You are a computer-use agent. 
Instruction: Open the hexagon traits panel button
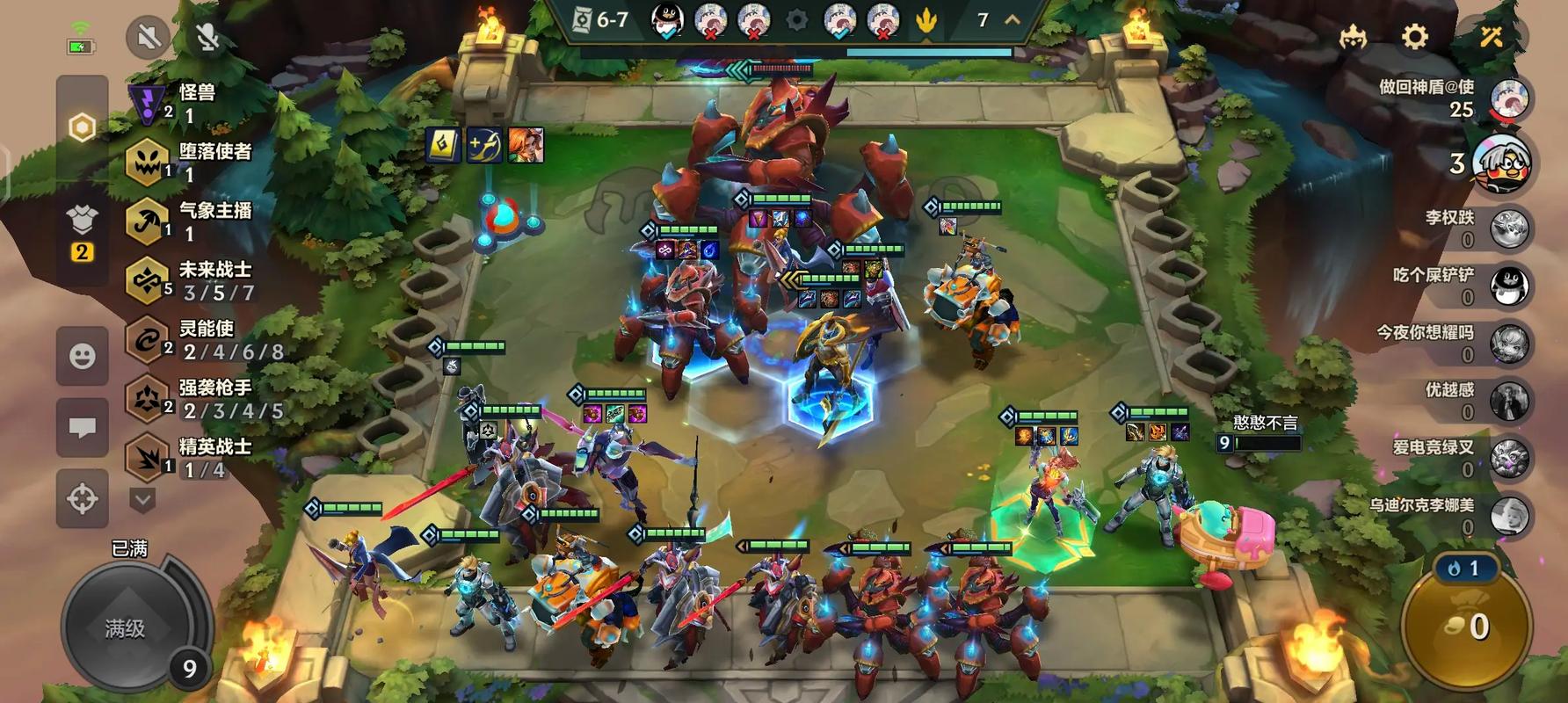[82, 128]
